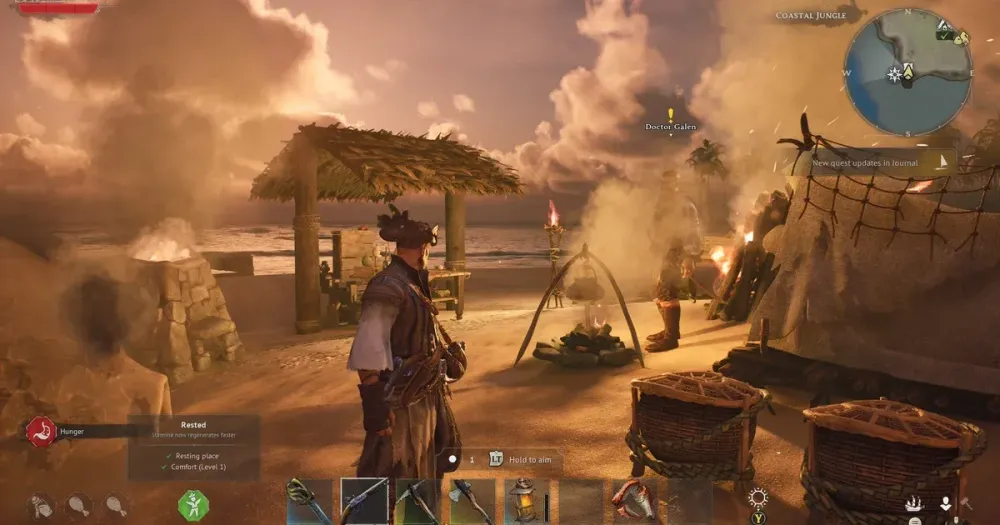Equip the axe from the hotbar

click(x=471, y=501)
